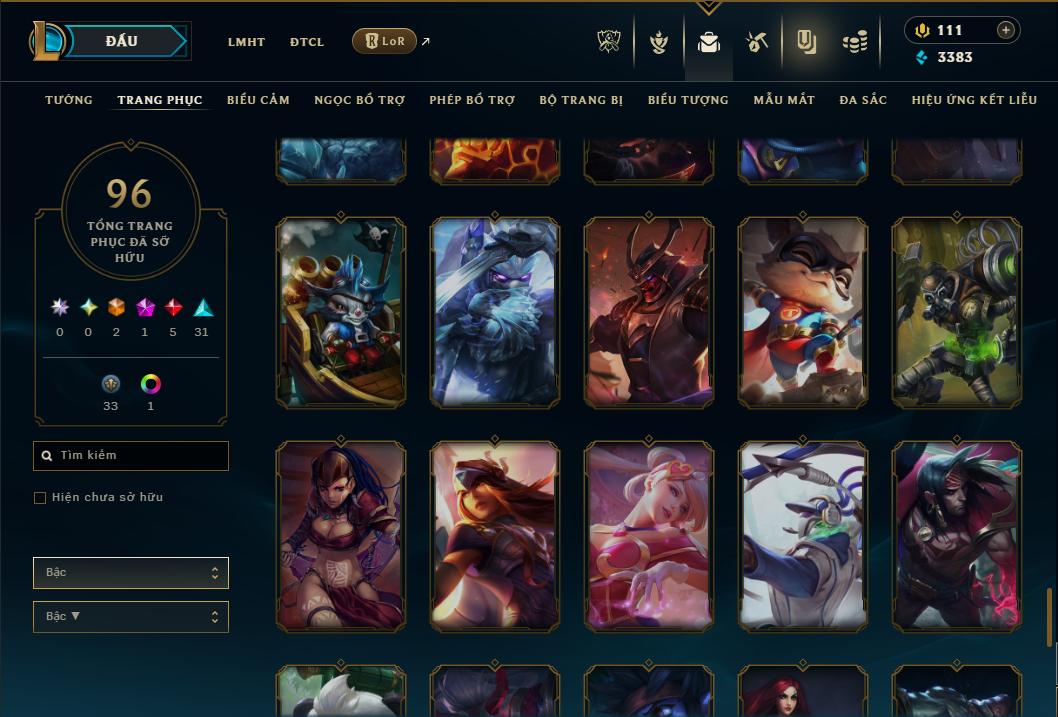Open the Bậc ▼ sort dropdown
The height and width of the screenshot is (717, 1058).
[131, 617]
